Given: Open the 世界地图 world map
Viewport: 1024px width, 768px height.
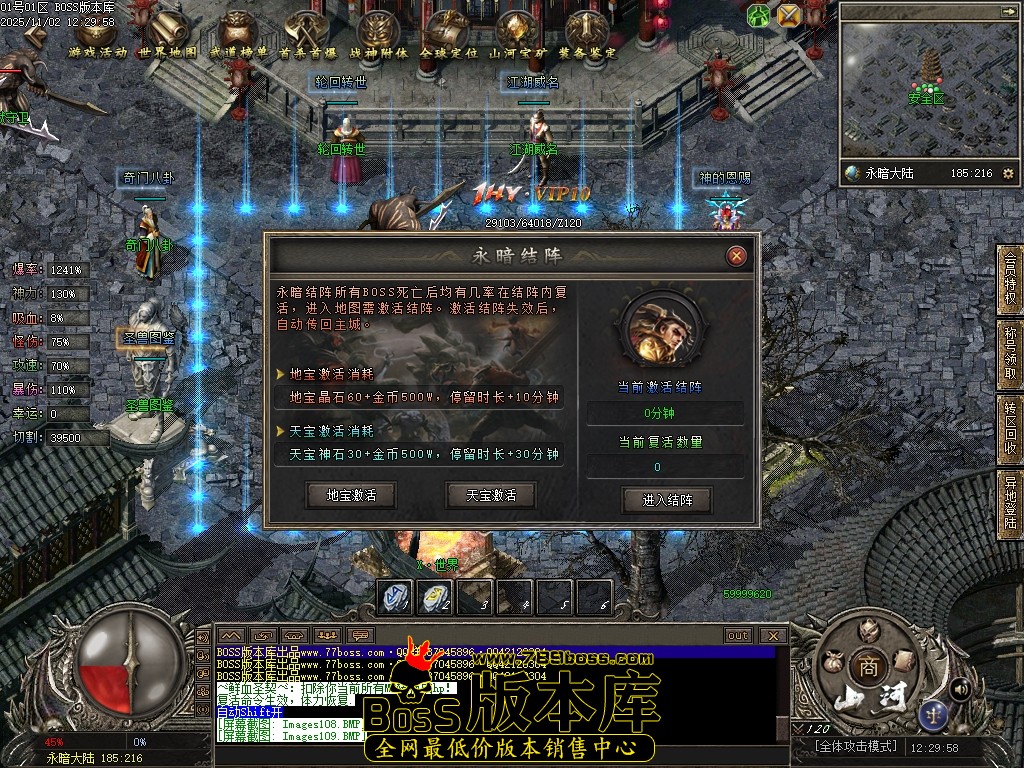Looking at the screenshot, I should tap(166, 37).
